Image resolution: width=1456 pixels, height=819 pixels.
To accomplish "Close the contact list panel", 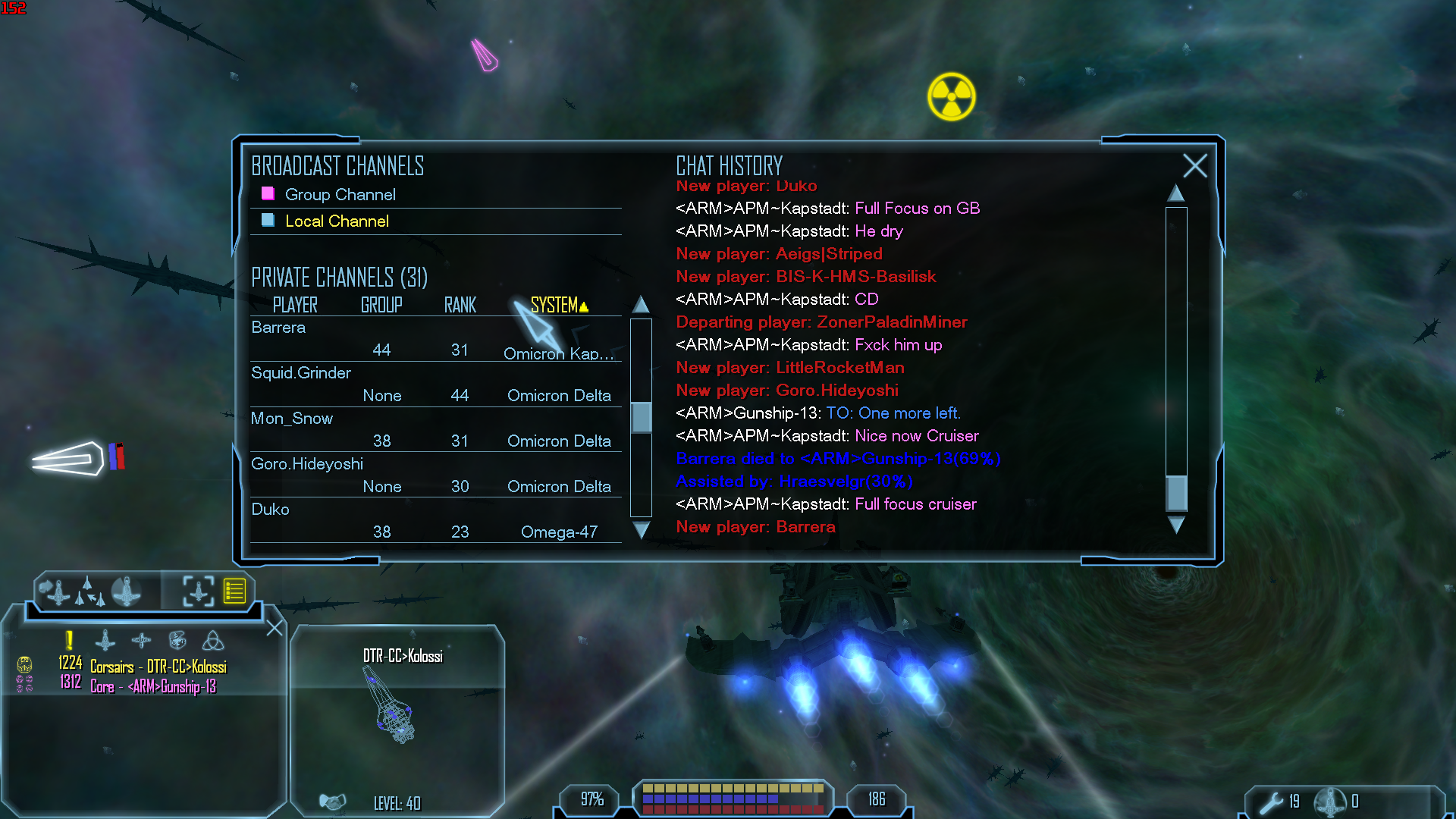I will [x=274, y=628].
